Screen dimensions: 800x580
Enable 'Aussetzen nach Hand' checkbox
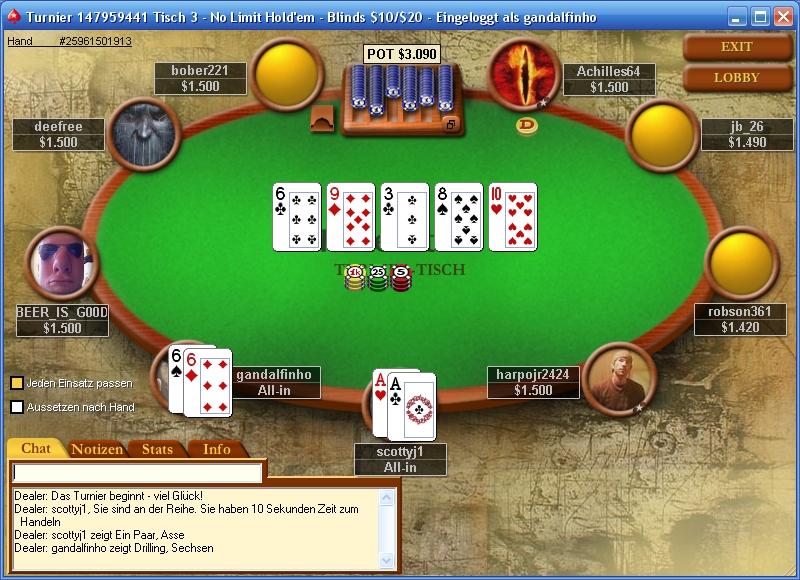(17, 407)
